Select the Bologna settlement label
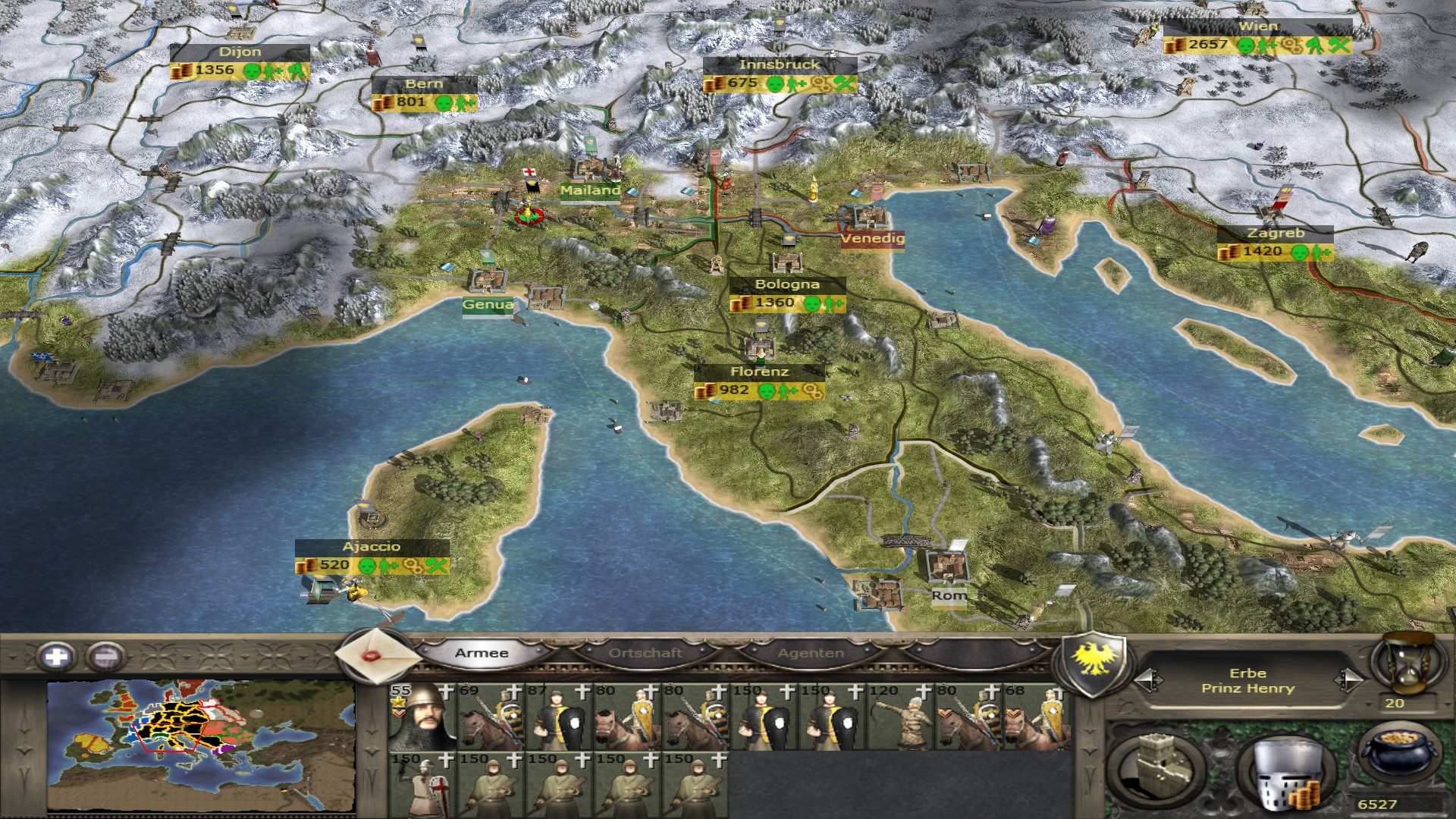 click(x=787, y=285)
